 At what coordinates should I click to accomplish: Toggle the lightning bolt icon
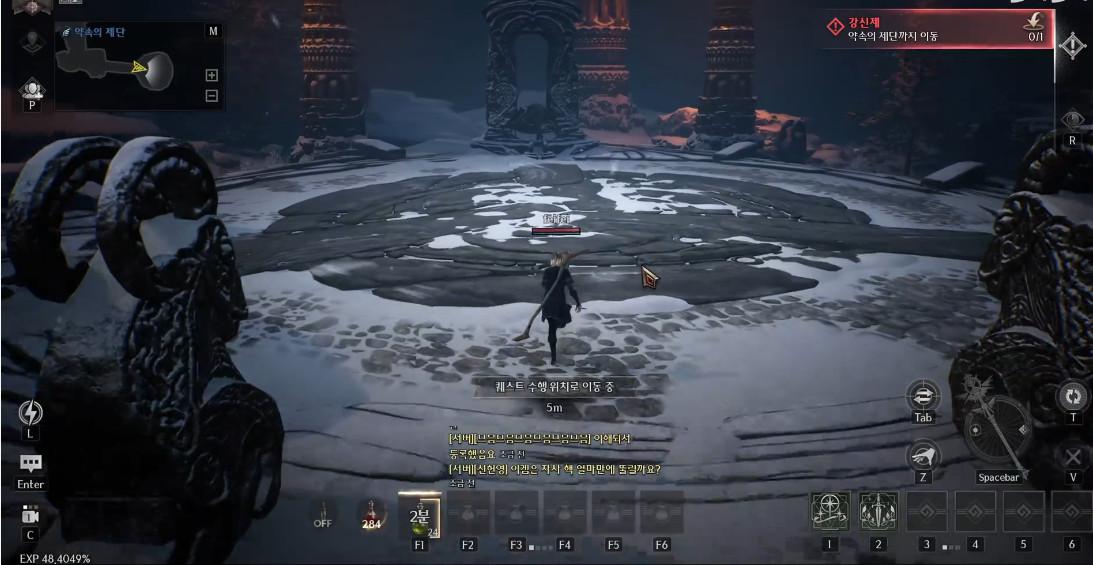31,413
